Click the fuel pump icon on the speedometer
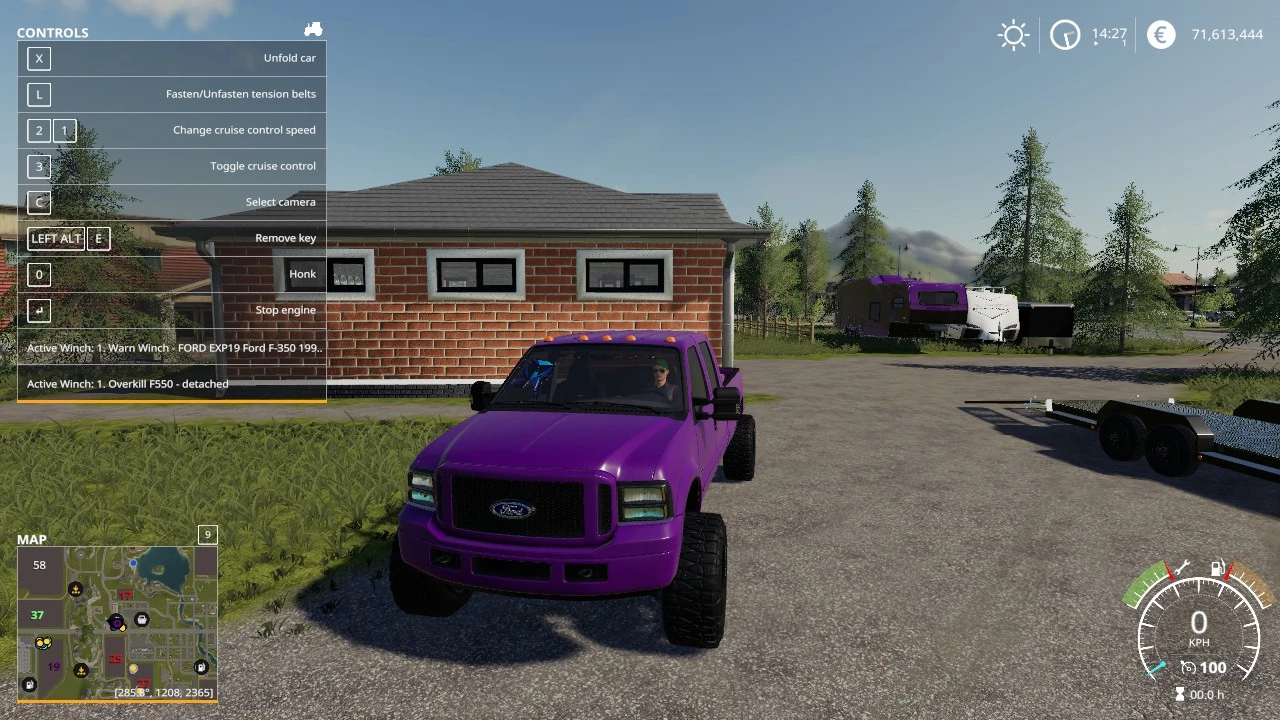Screen dimensions: 1280x720 [x=1218, y=569]
